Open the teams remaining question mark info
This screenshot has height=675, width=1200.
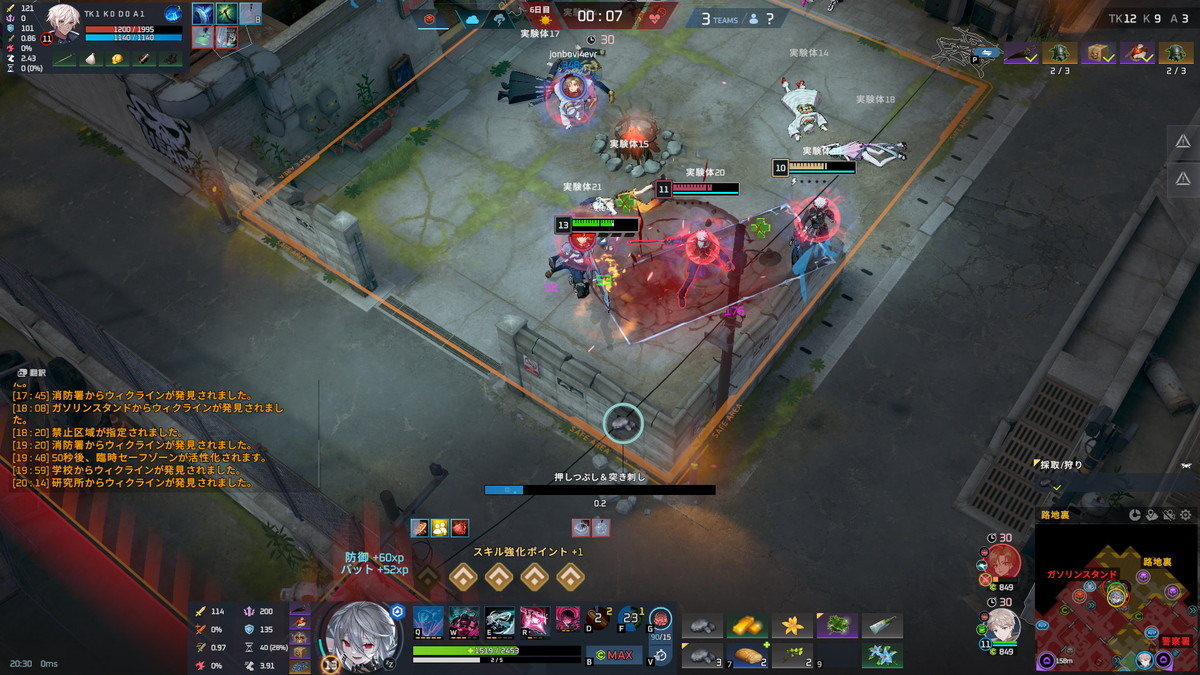[x=768, y=18]
